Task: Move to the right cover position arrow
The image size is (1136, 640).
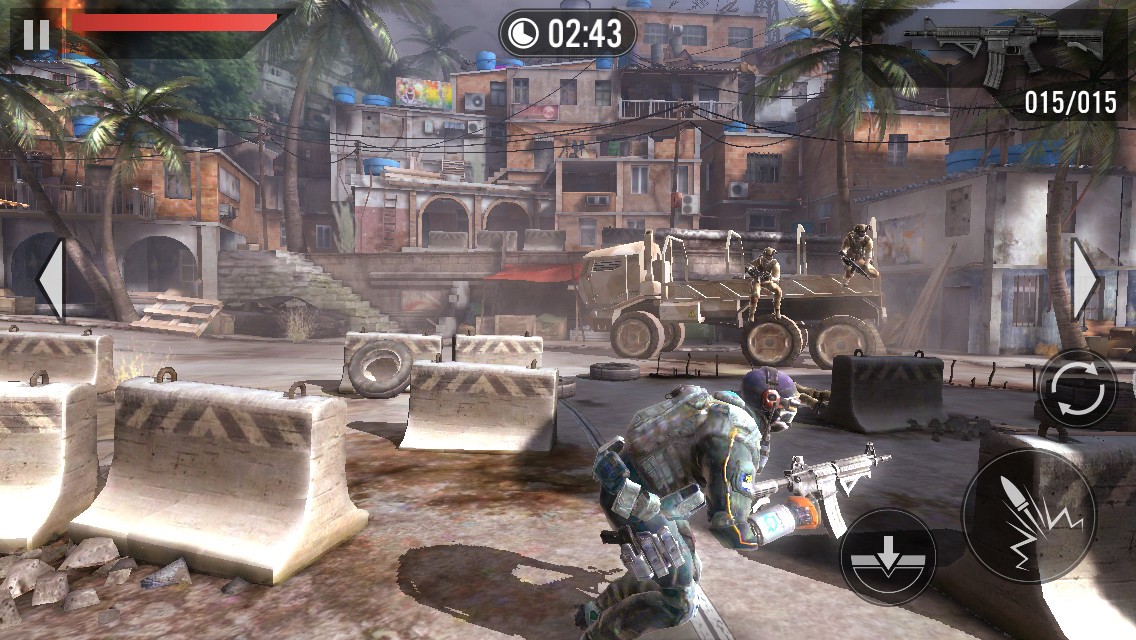Action: pyautogui.click(x=1085, y=280)
